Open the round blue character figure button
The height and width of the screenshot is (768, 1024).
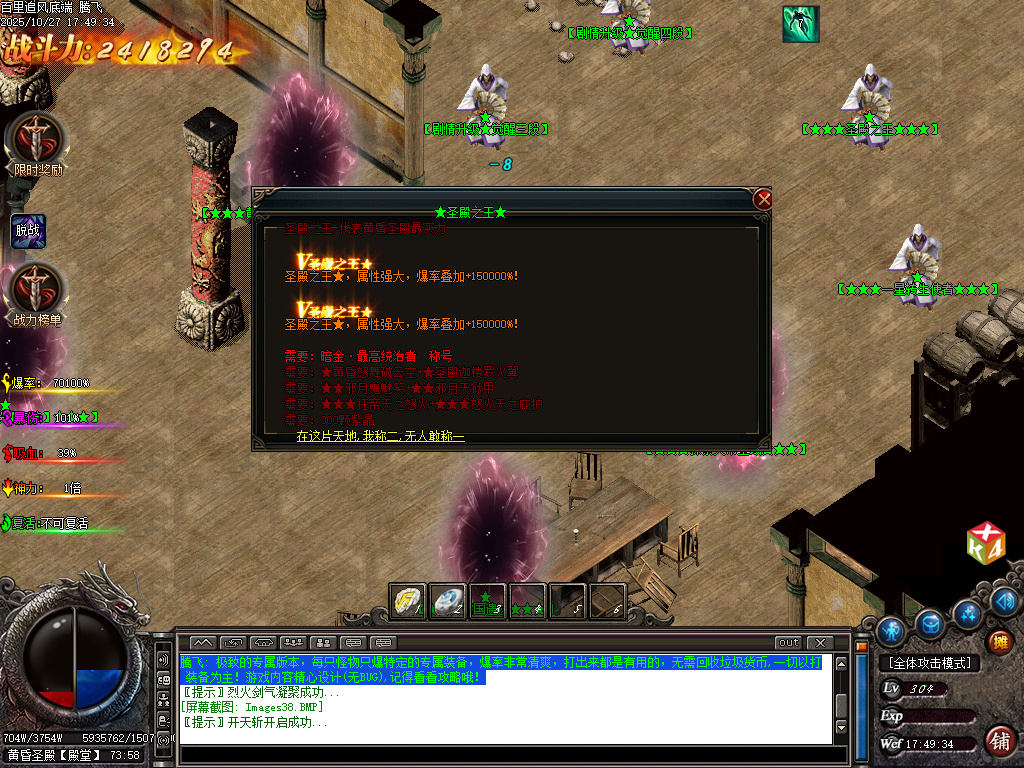click(x=890, y=631)
